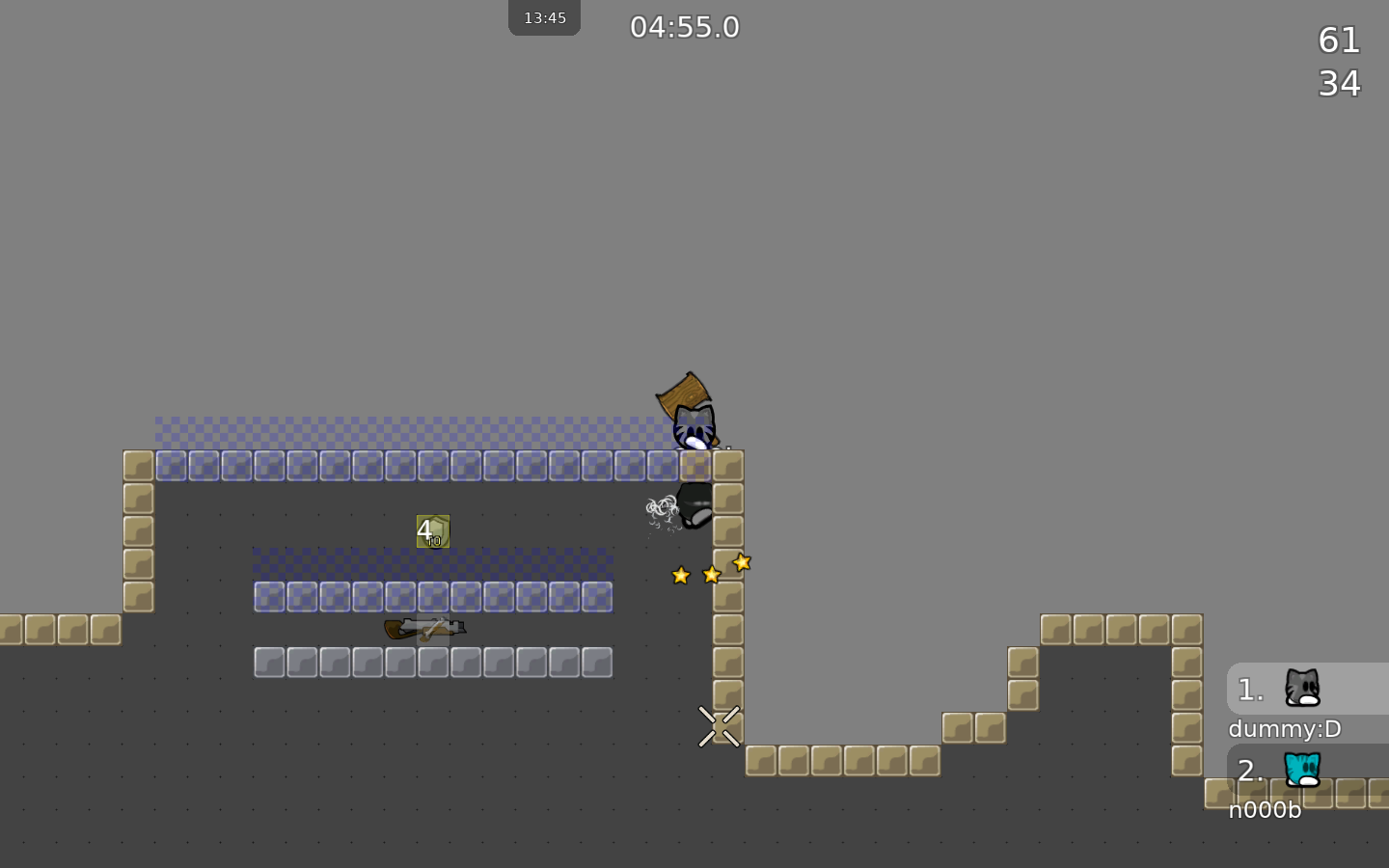
Task: Grab the rifle pickup lying on the platform
Action: click(424, 629)
